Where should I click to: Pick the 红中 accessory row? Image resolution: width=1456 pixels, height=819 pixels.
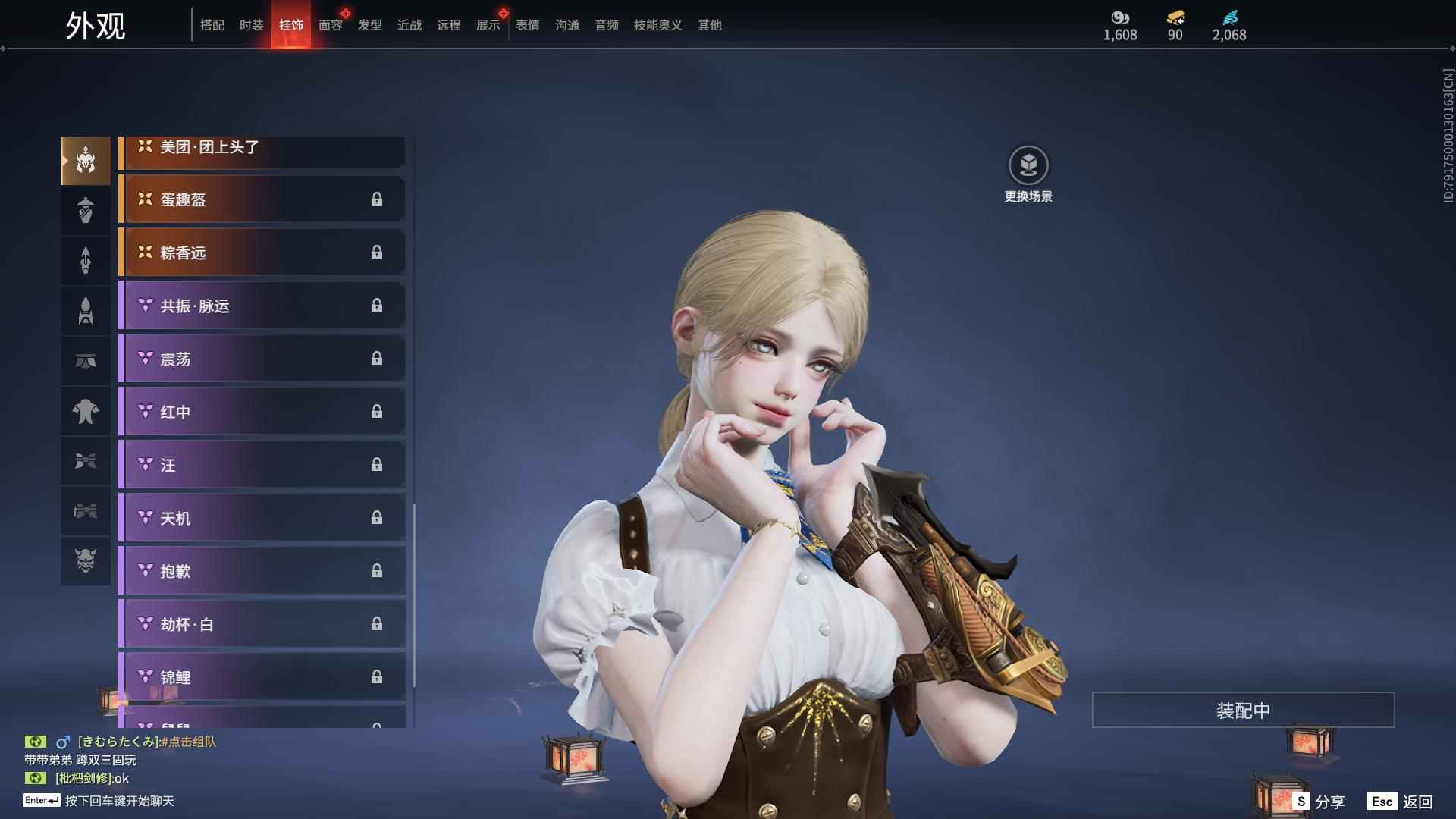coord(262,412)
